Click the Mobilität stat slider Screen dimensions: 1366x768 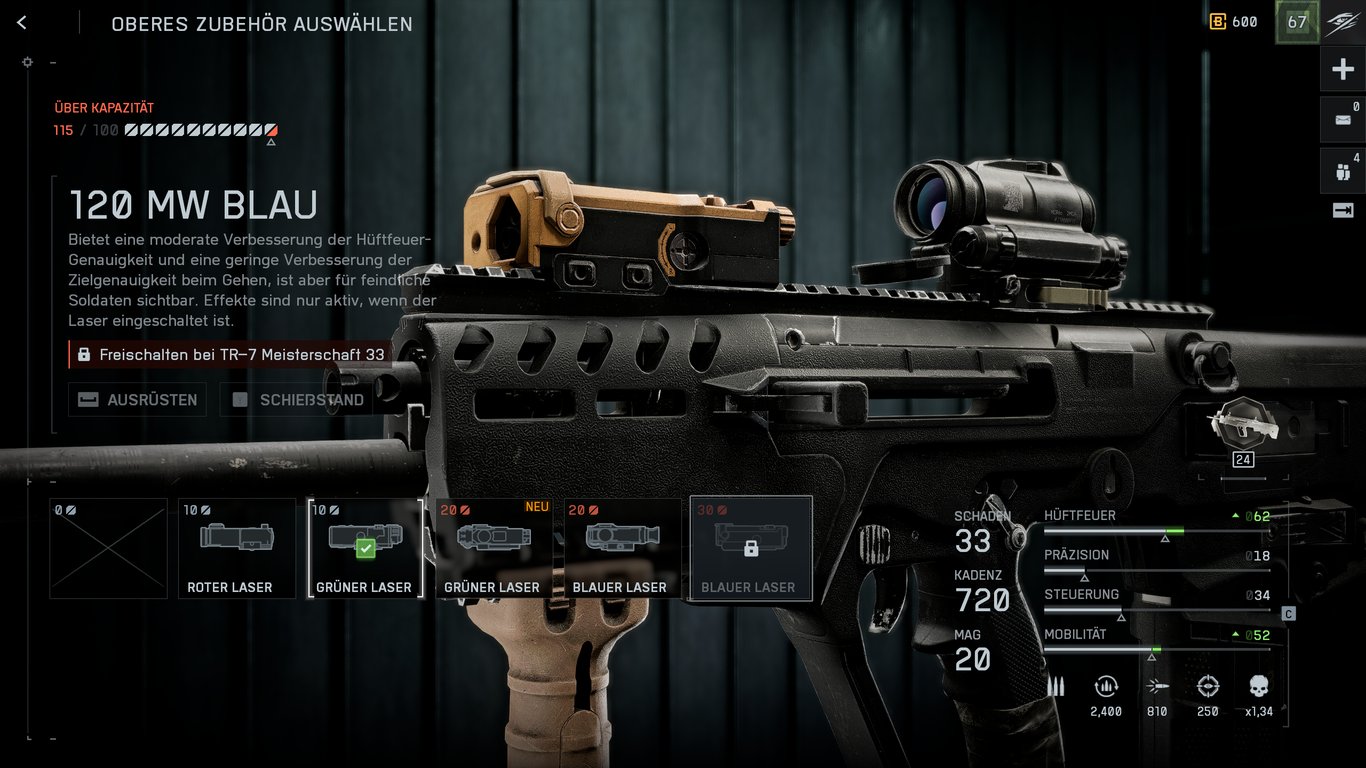(x=1155, y=650)
